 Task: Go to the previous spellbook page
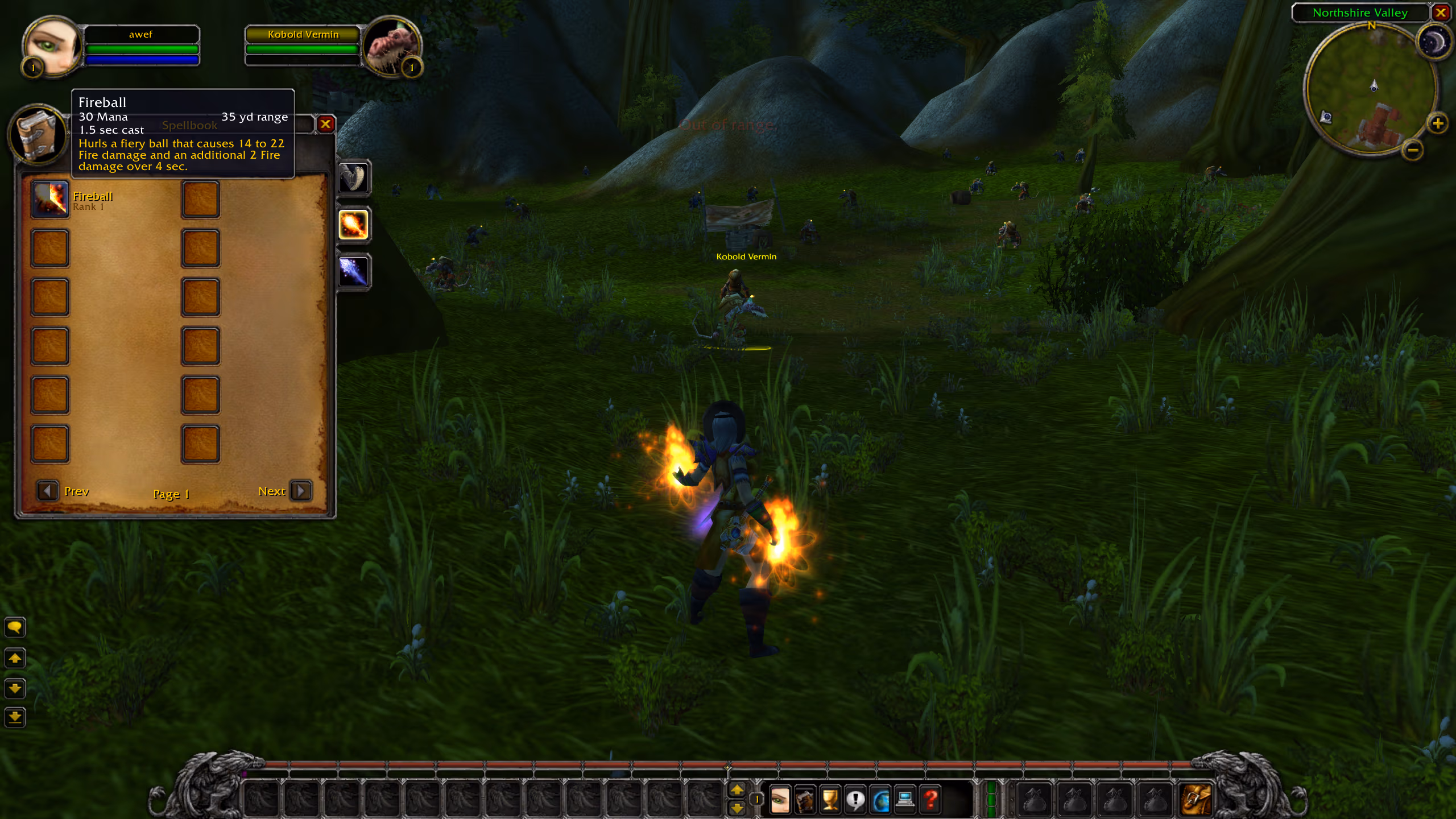(48, 490)
